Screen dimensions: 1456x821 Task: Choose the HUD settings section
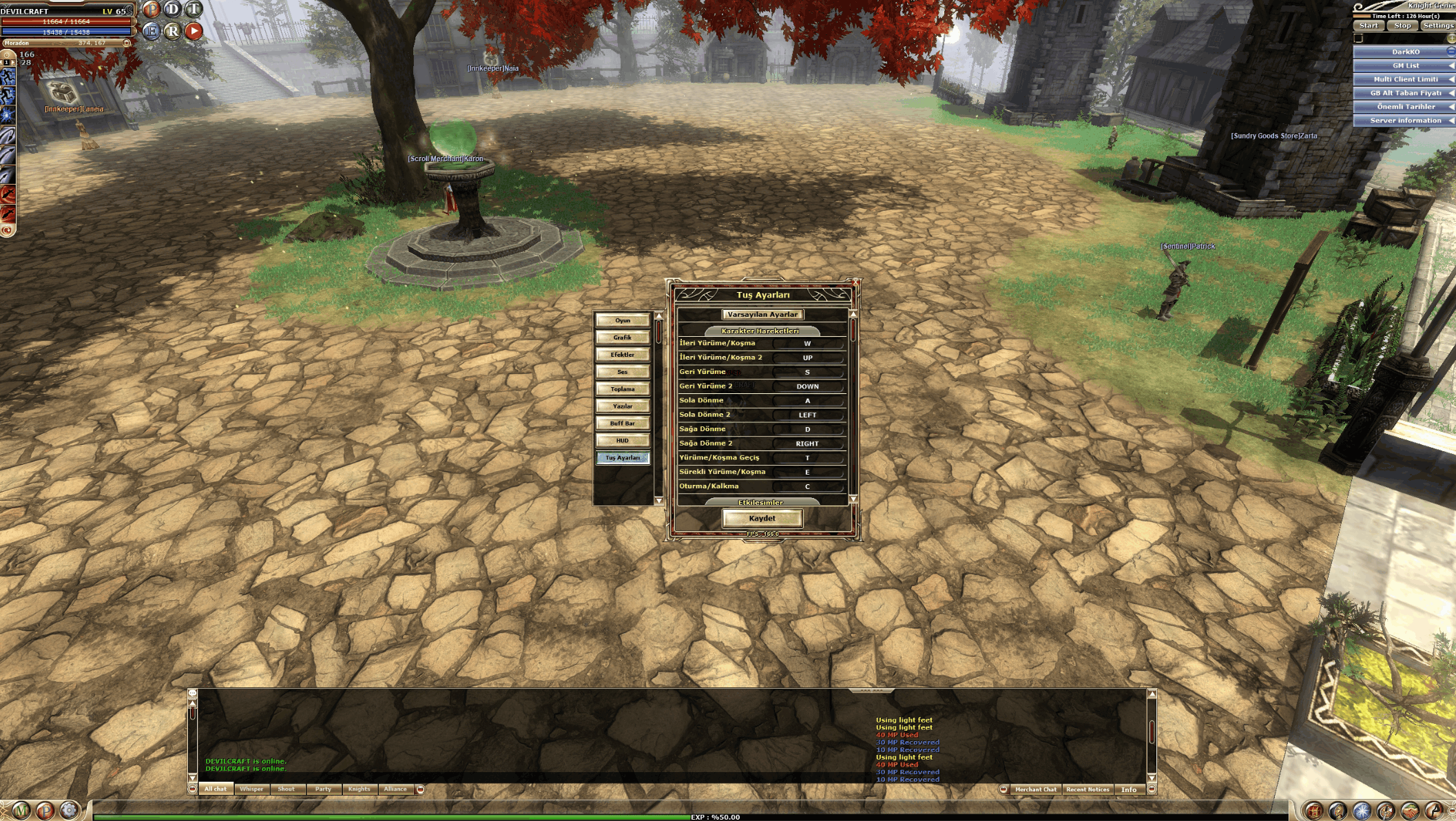(623, 441)
